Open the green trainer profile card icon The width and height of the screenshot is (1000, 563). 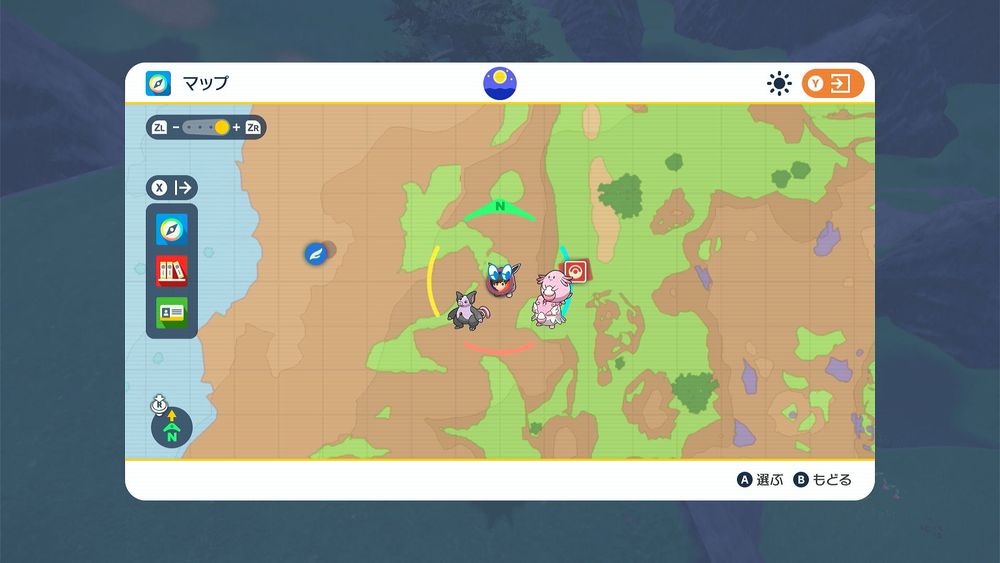[171, 312]
